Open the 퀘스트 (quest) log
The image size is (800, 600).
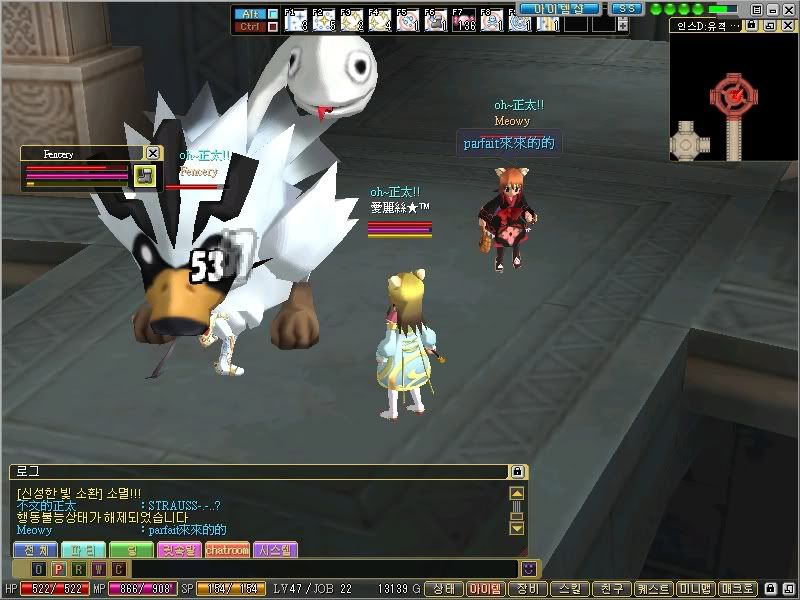point(652,589)
